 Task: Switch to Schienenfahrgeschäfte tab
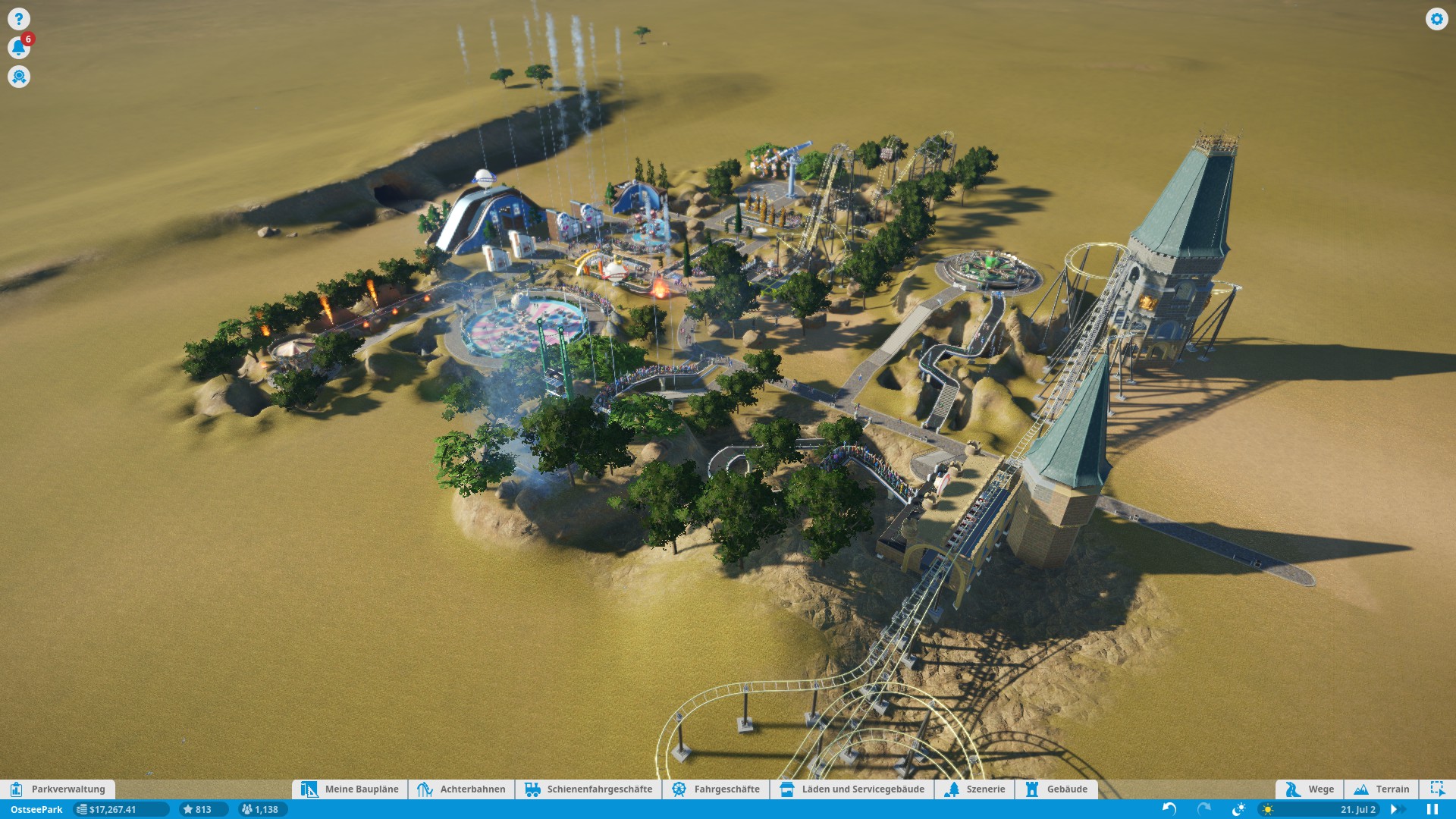(588, 789)
